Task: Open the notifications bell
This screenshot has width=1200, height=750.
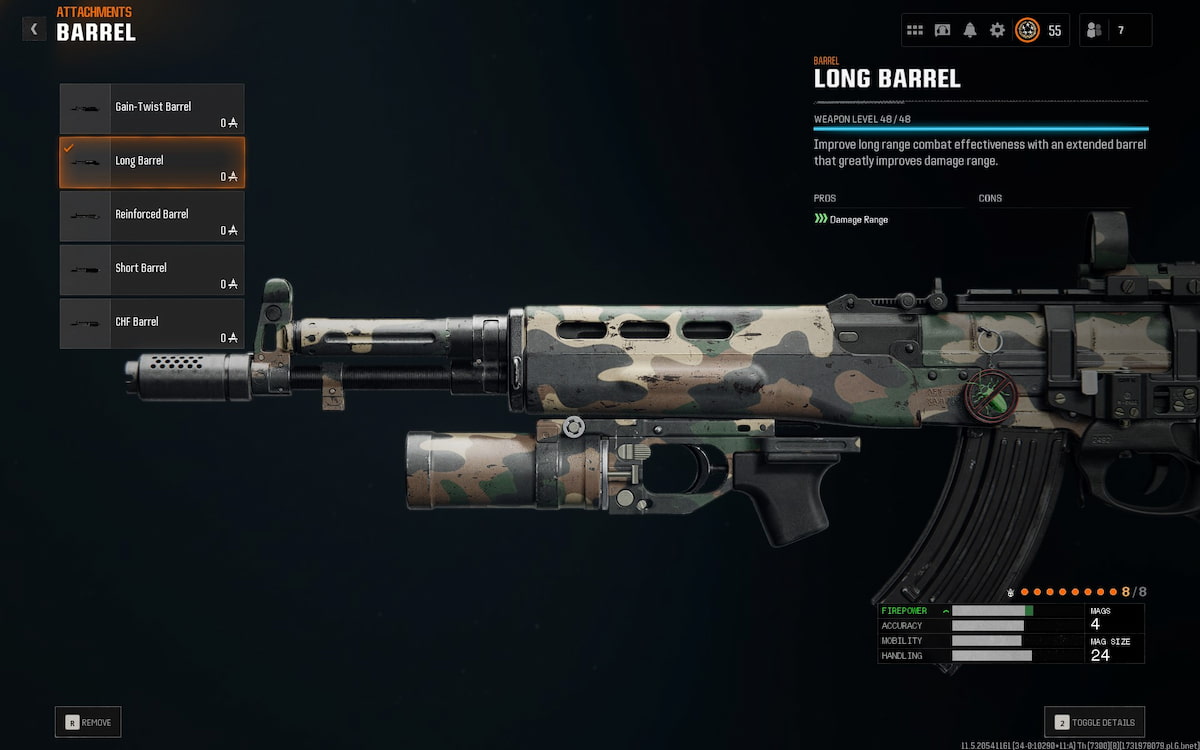Action: click(970, 30)
